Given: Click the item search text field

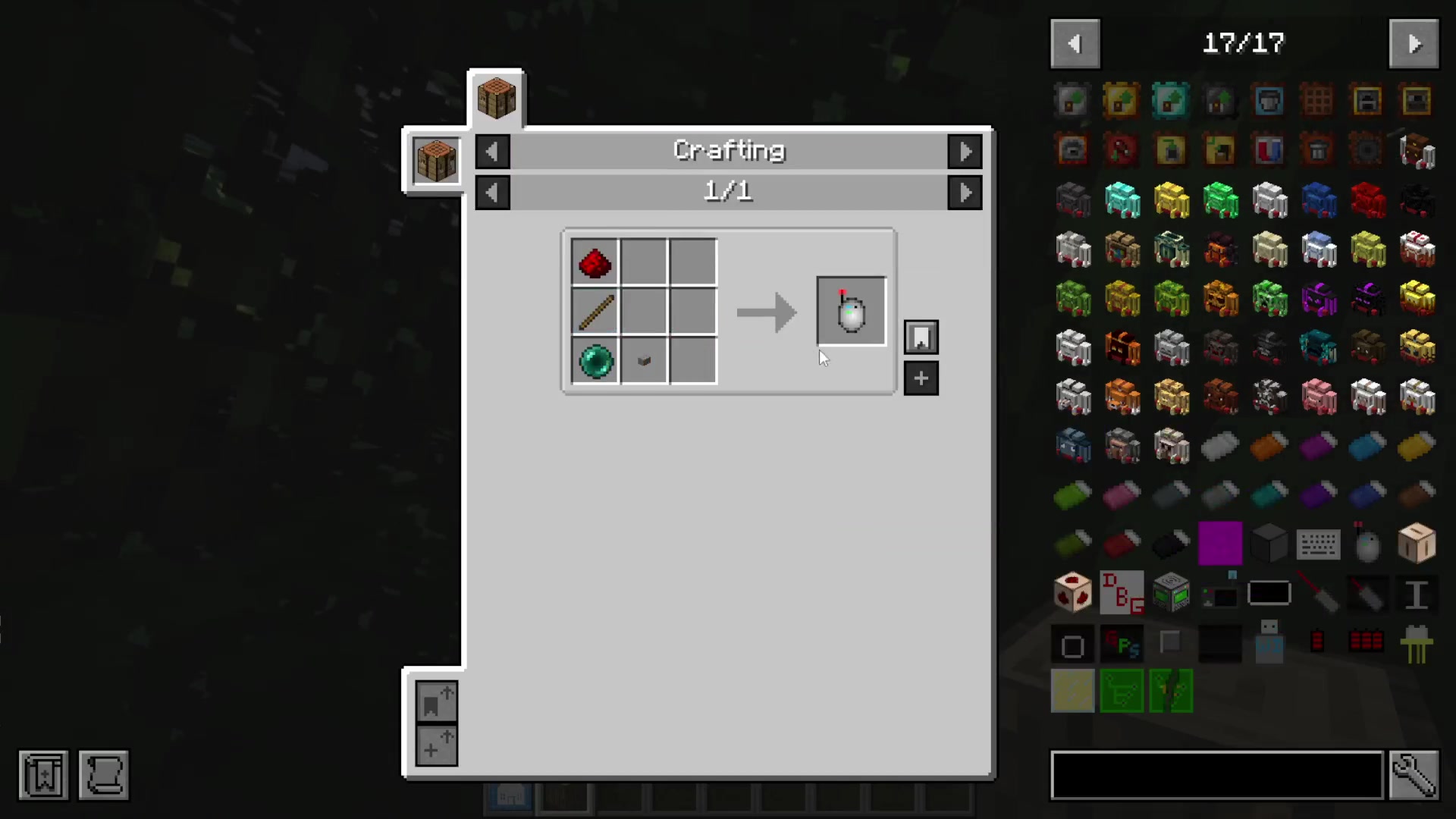Looking at the screenshot, I should coord(1216,775).
